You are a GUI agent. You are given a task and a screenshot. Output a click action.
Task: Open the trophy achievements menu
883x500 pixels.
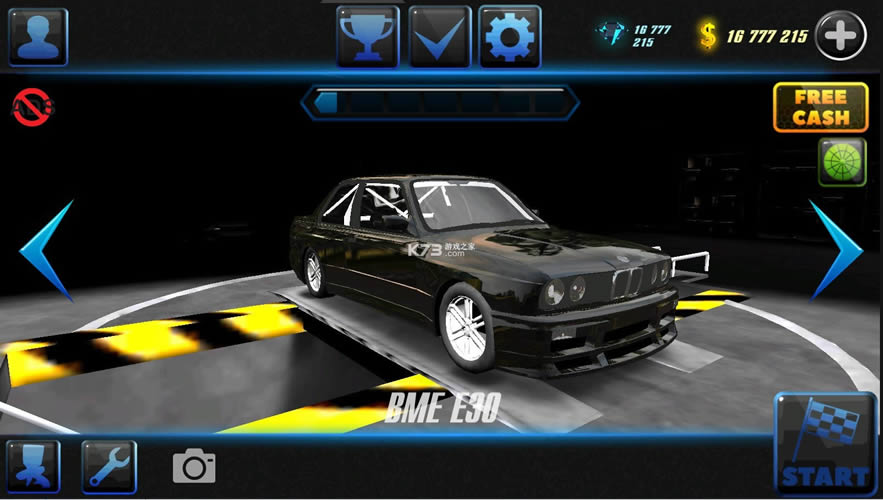click(x=367, y=37)
